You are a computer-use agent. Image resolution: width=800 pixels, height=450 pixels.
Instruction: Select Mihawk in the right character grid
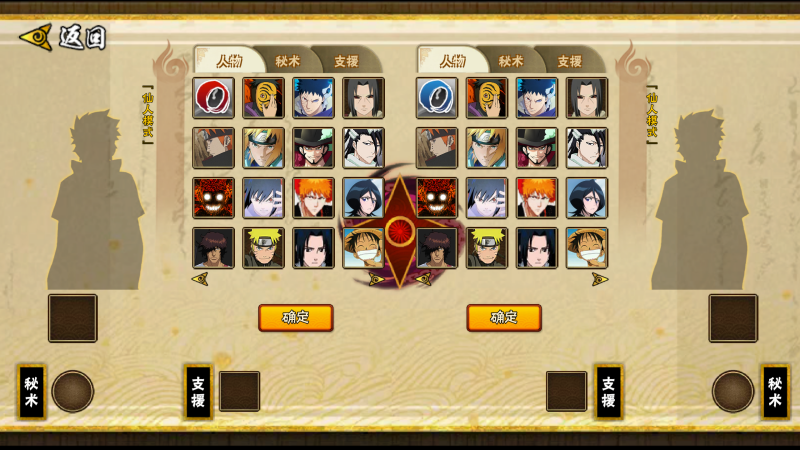pyautogui.click(x=537, y=148)
